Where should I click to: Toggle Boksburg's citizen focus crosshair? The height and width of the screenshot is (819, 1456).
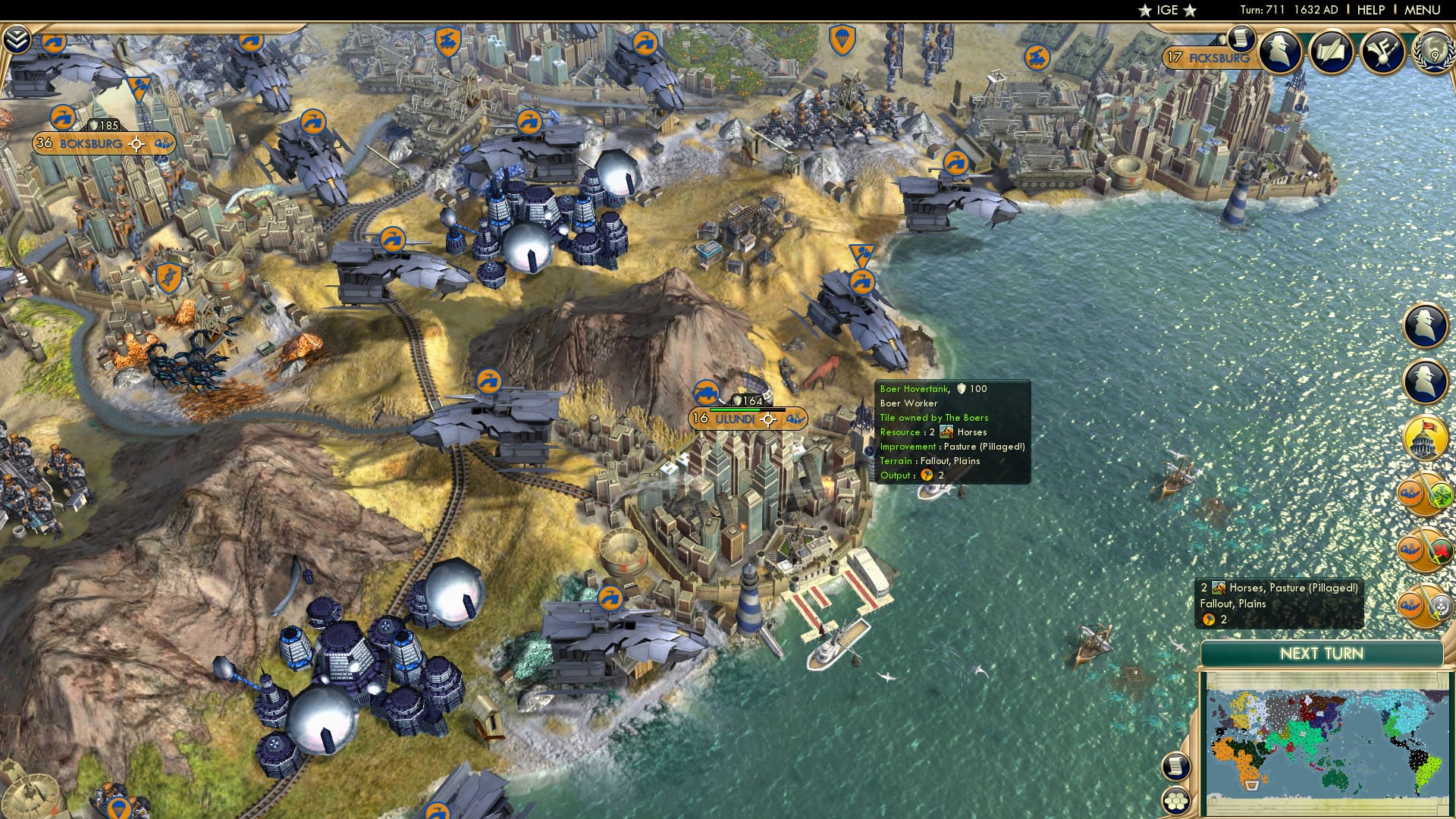pos(136,143)
